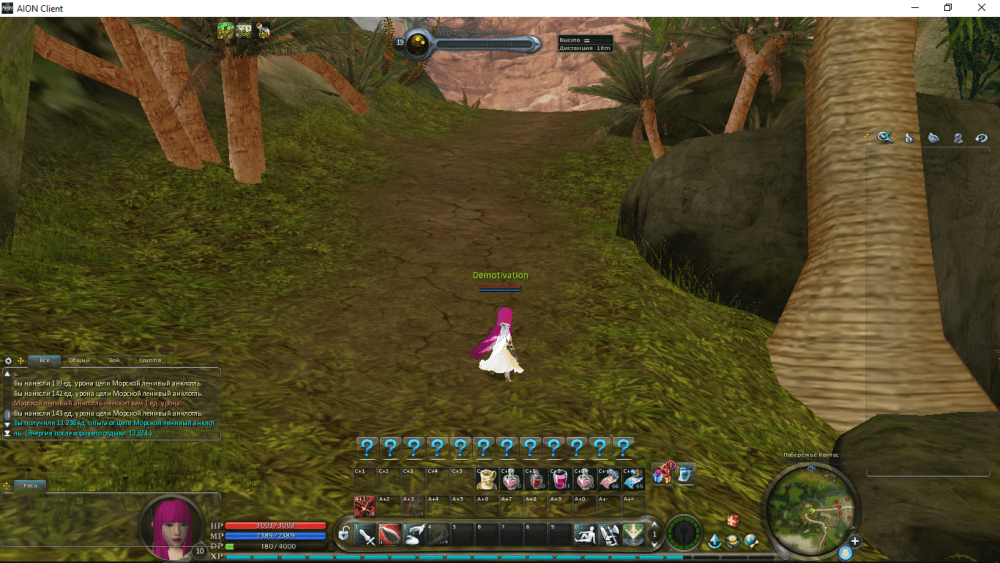Screen dimensions: 1000x563
Task: Switch to the Раса chat tab
Action: tap(30, 486)
